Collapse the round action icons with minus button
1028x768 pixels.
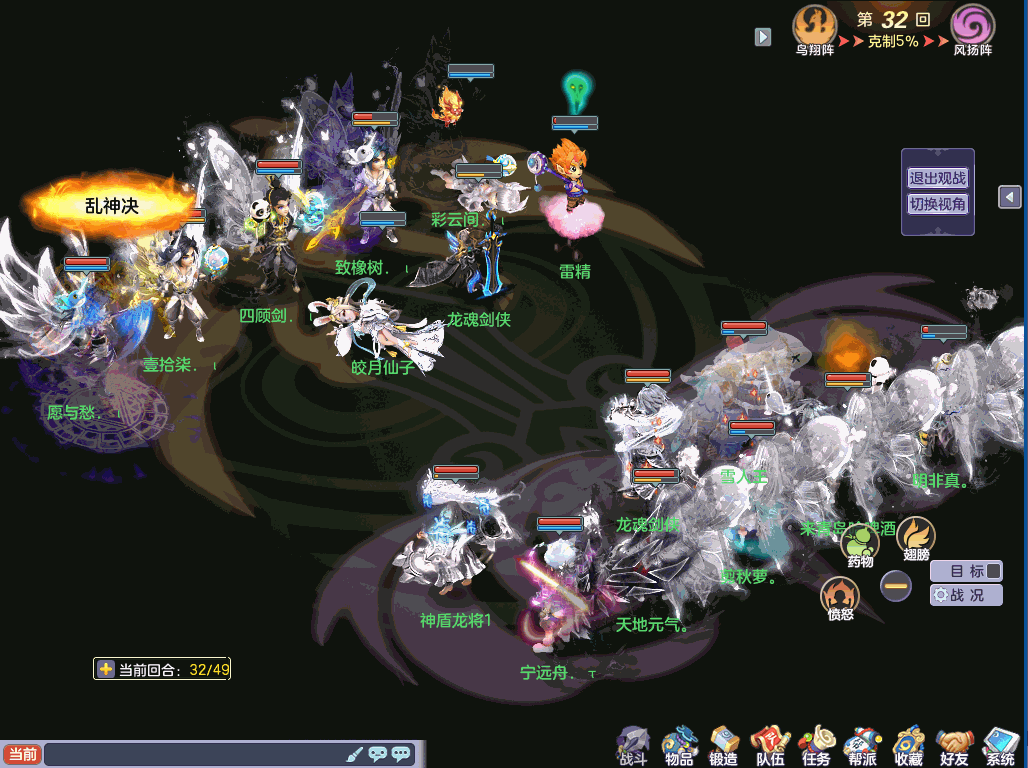pyautogui.click(x=896, y=585)
